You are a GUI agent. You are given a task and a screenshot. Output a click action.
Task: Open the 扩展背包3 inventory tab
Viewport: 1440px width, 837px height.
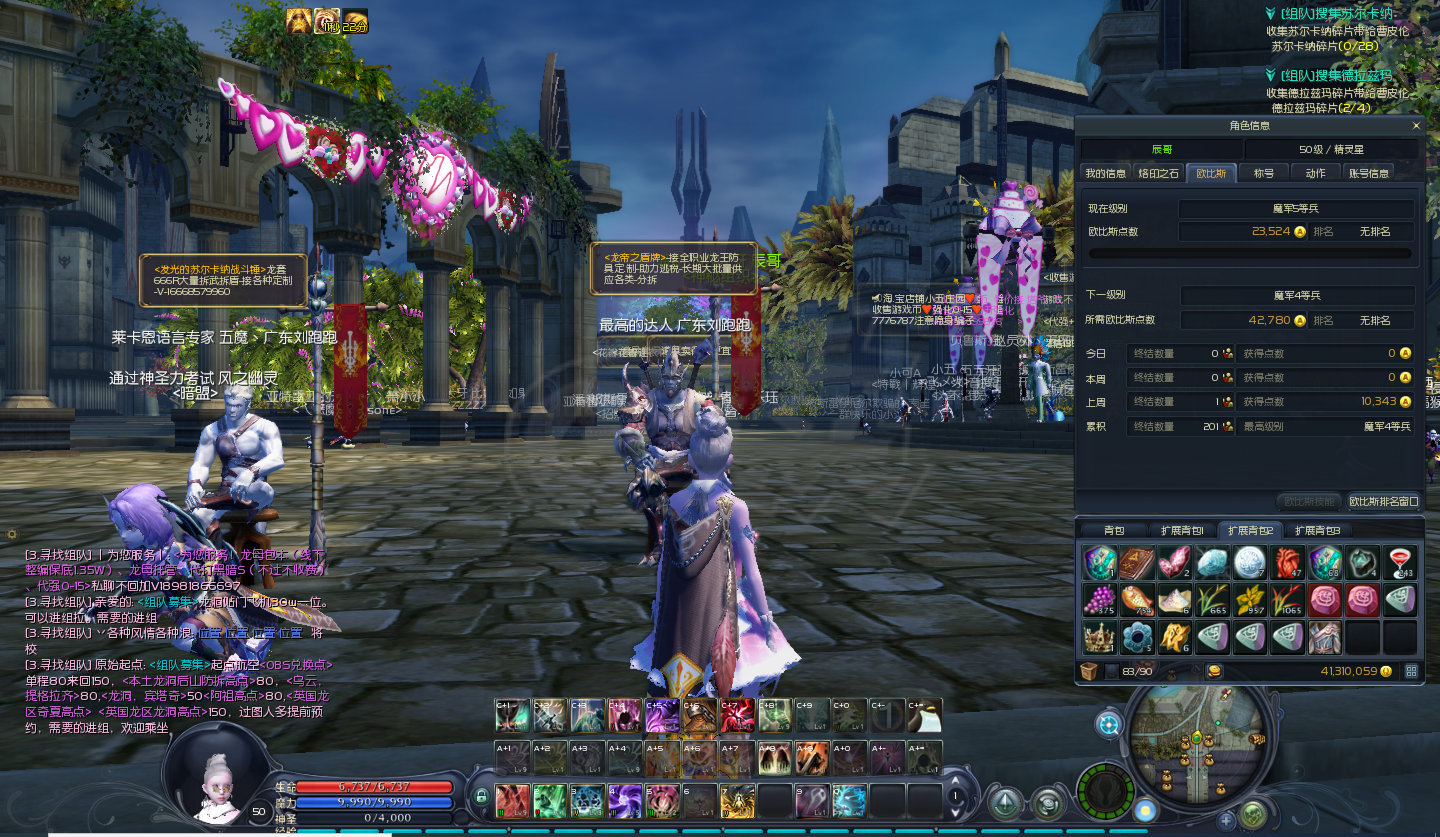click(x=1316, y=530)
